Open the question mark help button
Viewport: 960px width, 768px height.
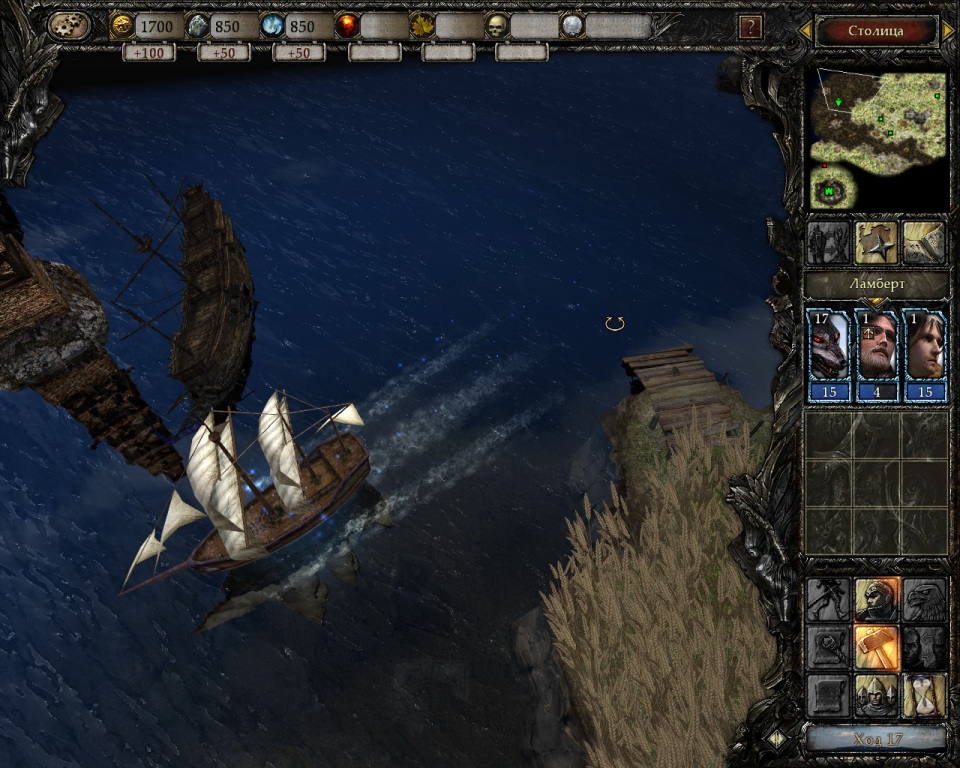pos(751,27)
